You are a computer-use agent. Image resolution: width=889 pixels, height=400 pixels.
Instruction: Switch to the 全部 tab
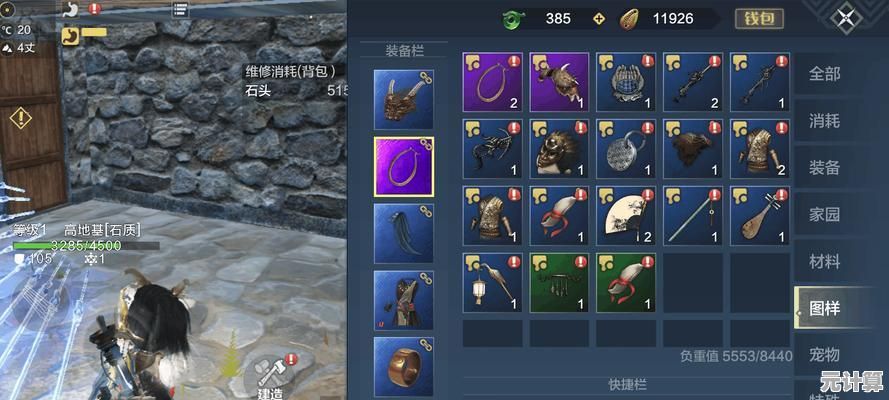(824, 74)
